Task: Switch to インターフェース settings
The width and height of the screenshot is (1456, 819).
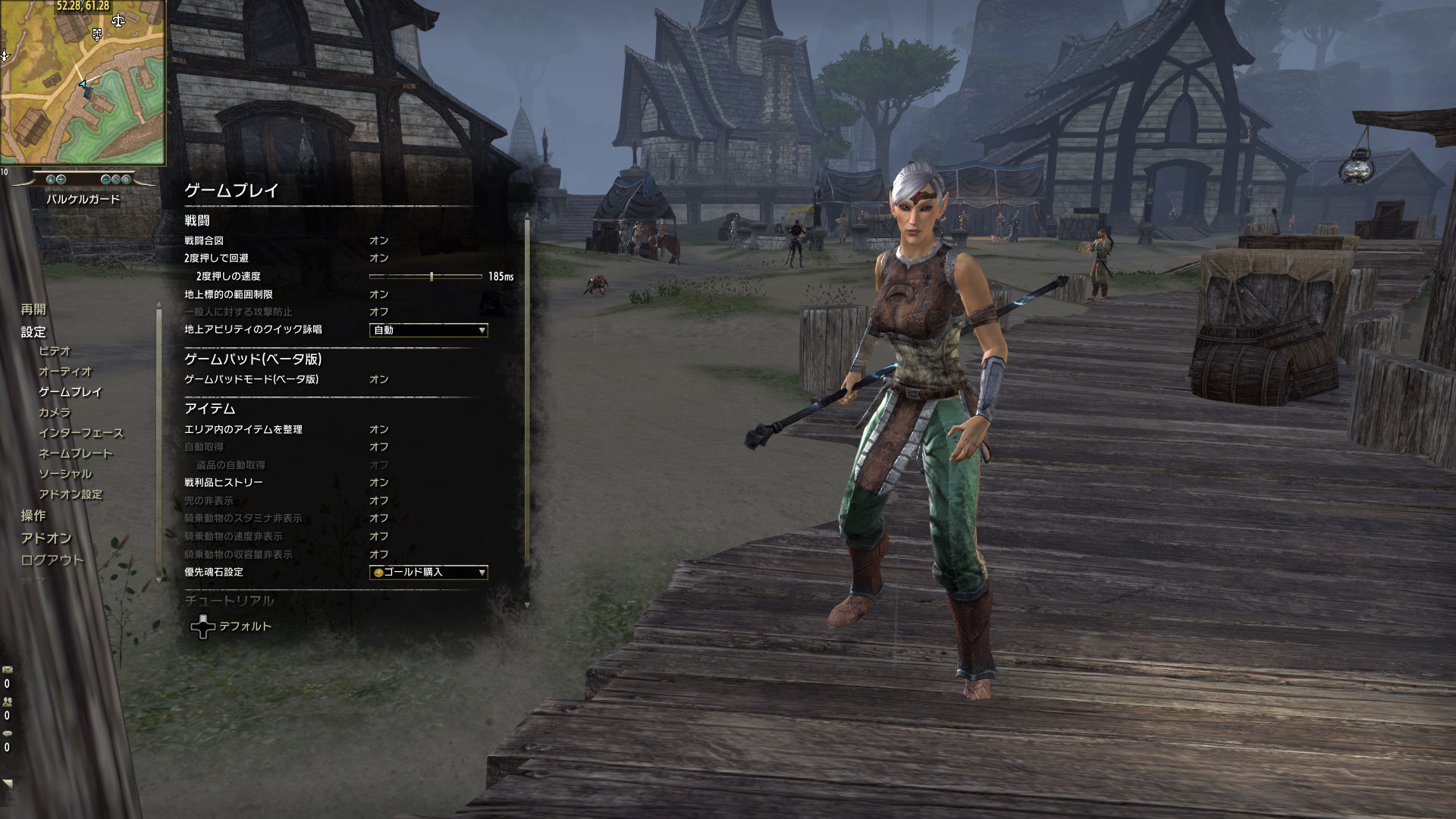Action: click(81, 433)
